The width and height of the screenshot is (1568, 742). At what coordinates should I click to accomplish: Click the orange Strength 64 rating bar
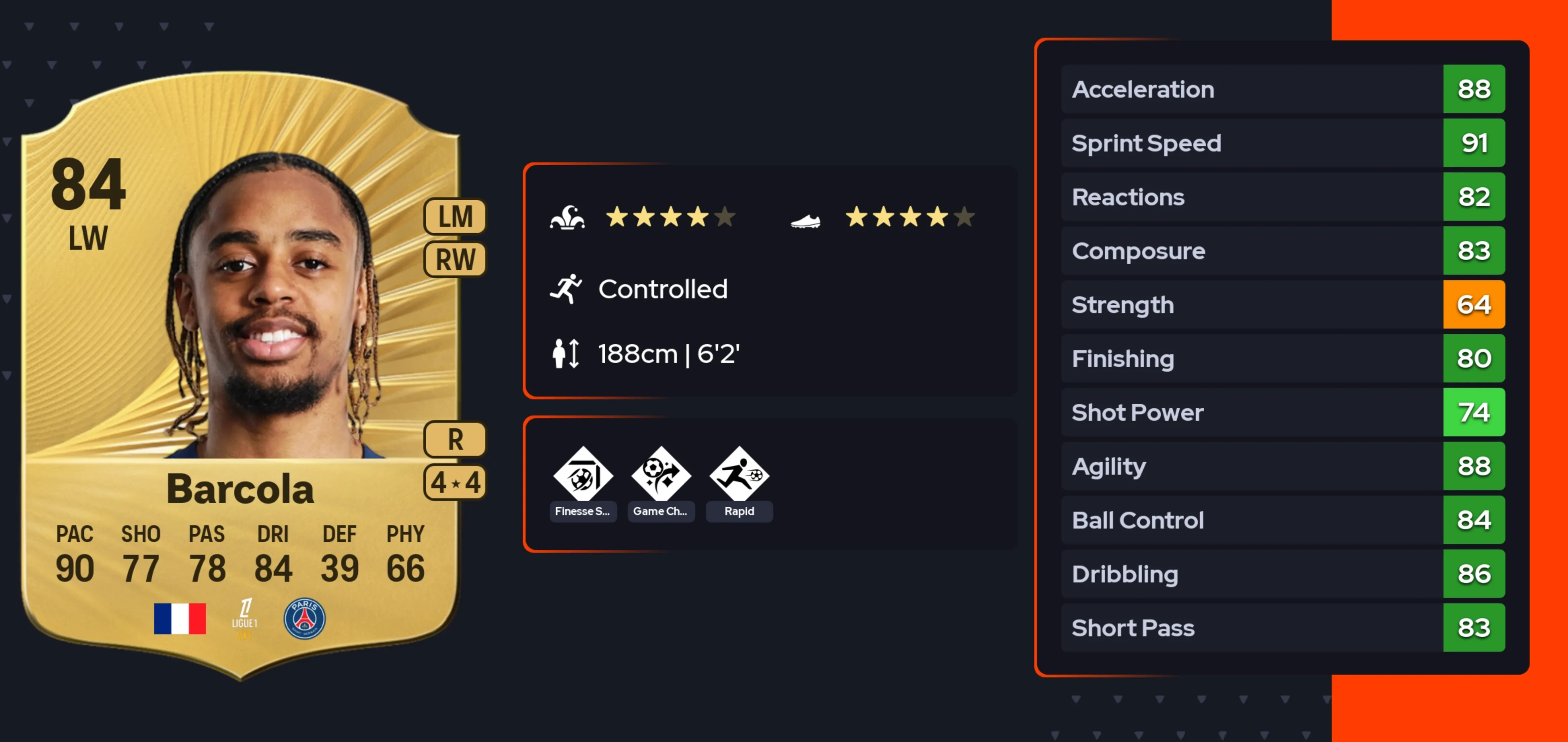coord(1474,305)
